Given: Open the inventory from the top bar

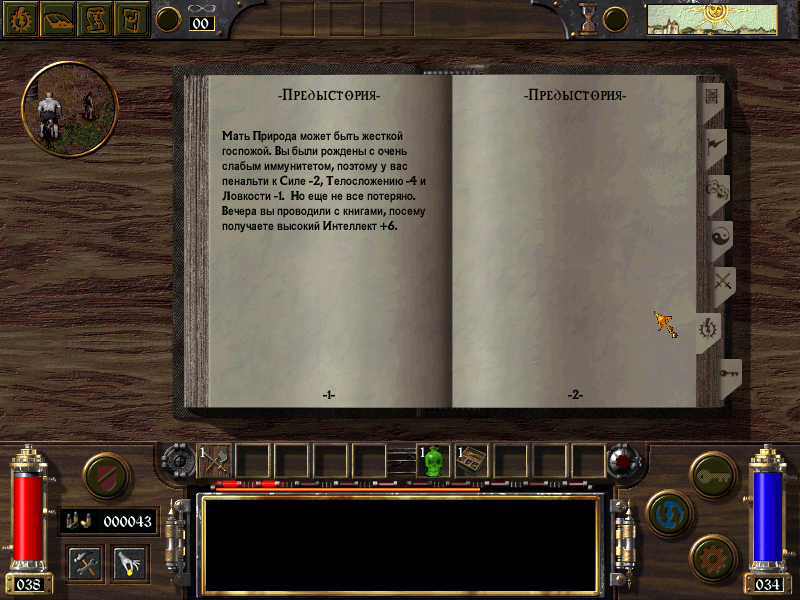Looking at the screenshot, I should (132, 18).
